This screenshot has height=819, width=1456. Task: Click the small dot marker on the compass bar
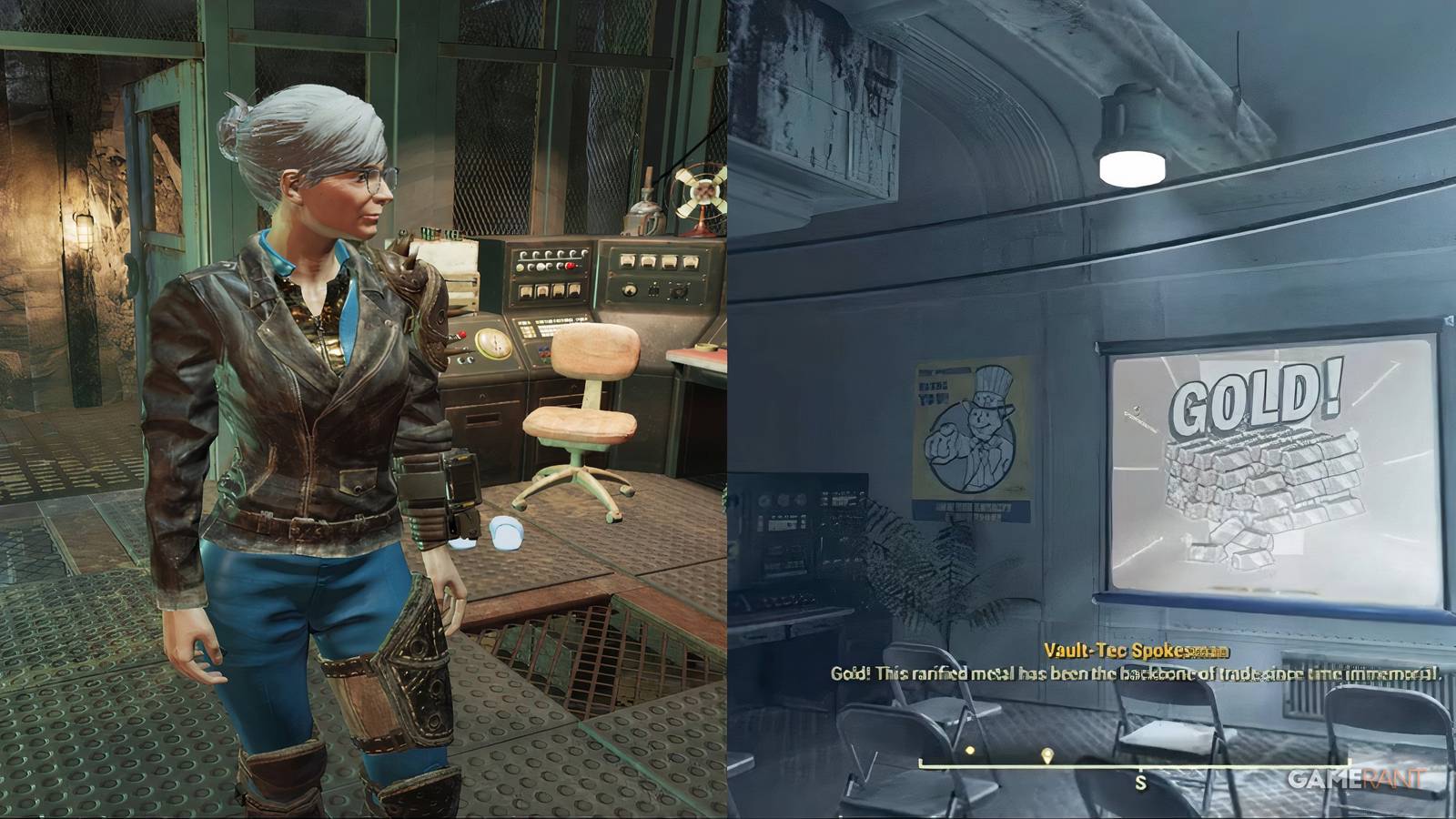(969, 750)
